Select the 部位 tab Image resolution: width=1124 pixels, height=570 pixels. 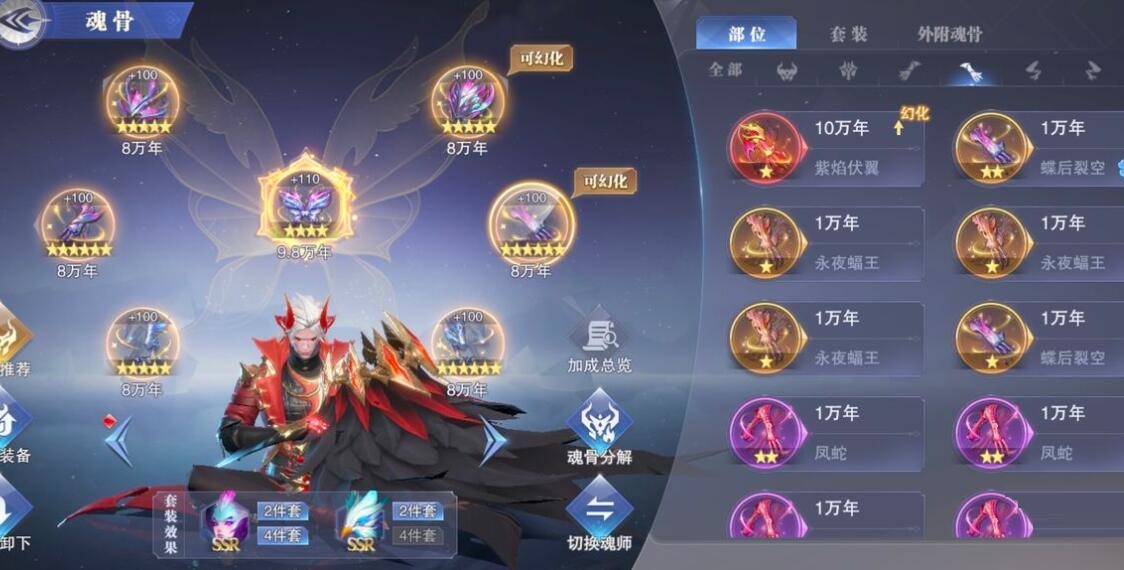click(747, 34)
